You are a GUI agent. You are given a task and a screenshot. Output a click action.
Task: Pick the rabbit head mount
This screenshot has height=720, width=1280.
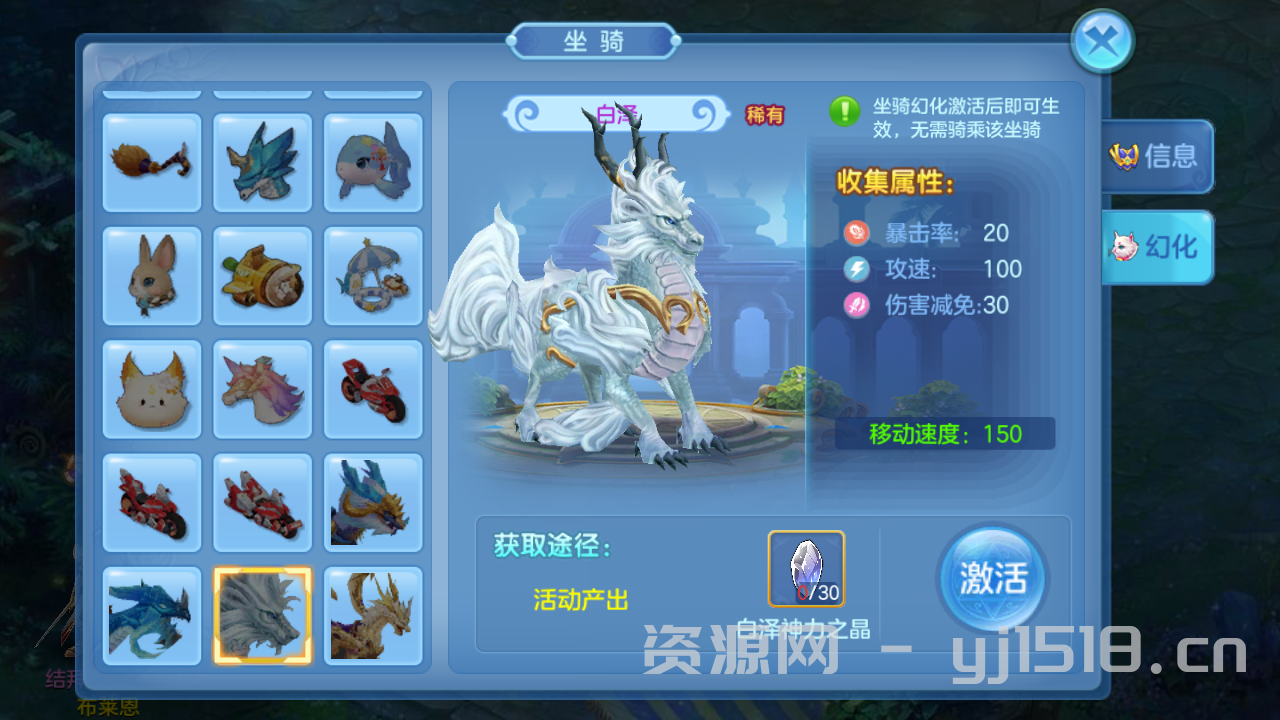[152, 275]
